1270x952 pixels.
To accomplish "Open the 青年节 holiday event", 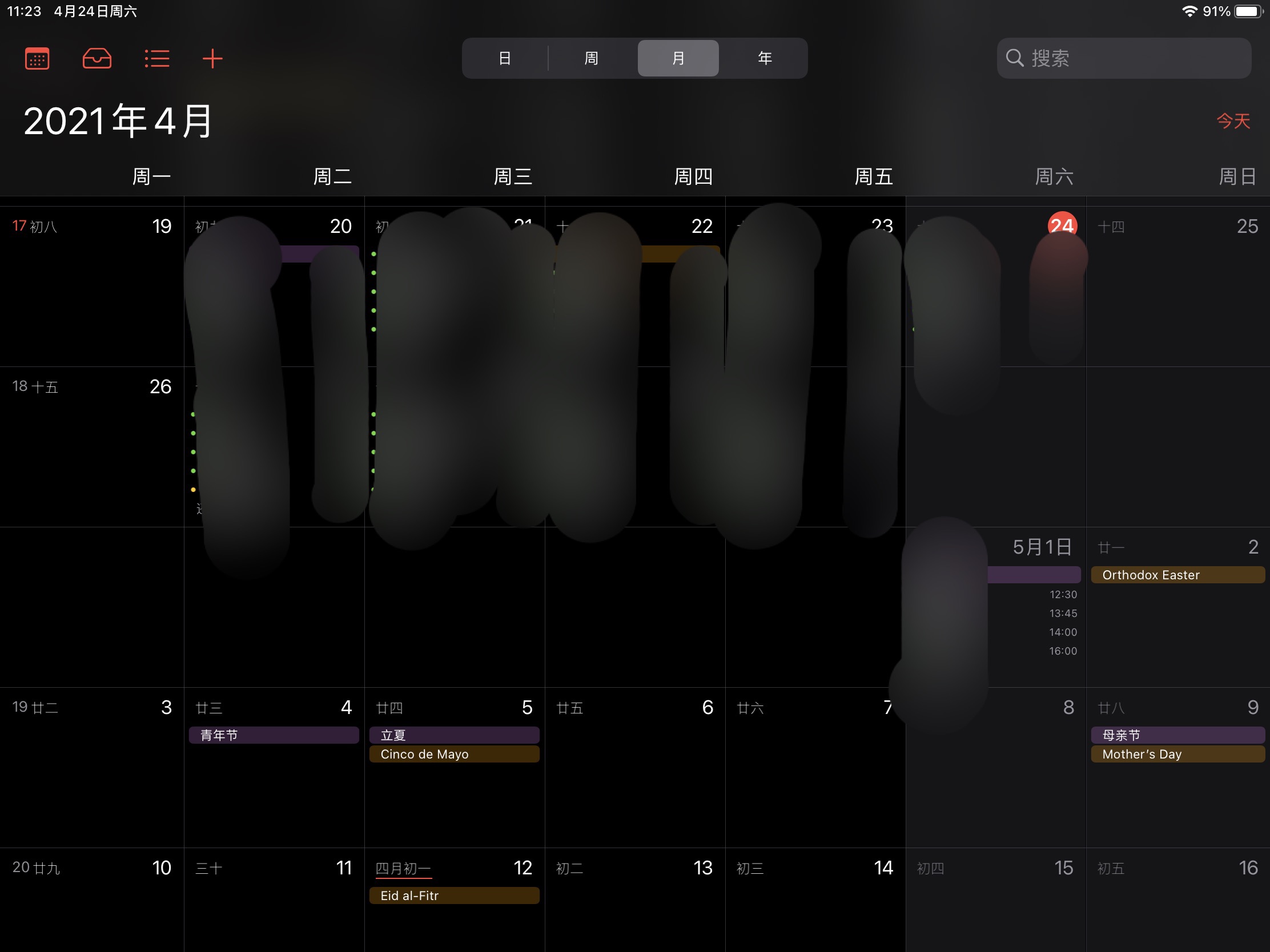I will pos(274,735).
